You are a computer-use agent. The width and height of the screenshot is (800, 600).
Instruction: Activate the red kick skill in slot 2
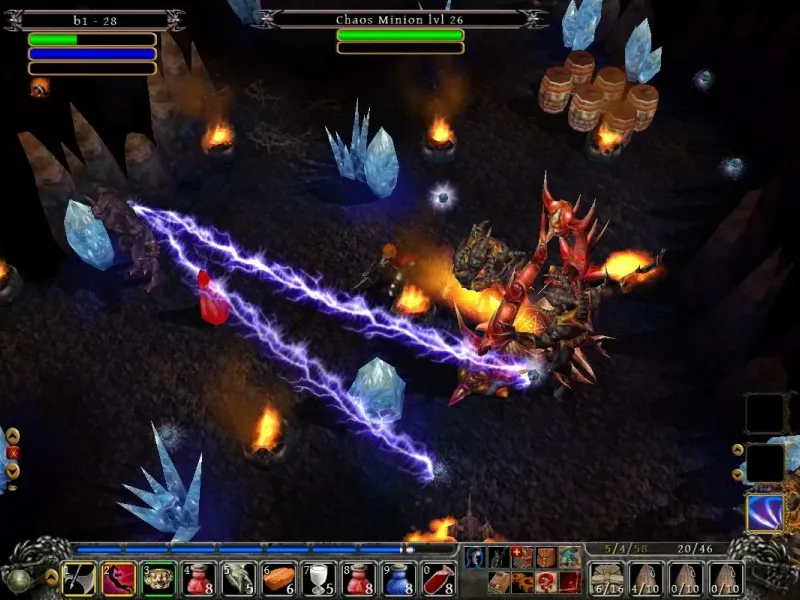pos(118,579)
